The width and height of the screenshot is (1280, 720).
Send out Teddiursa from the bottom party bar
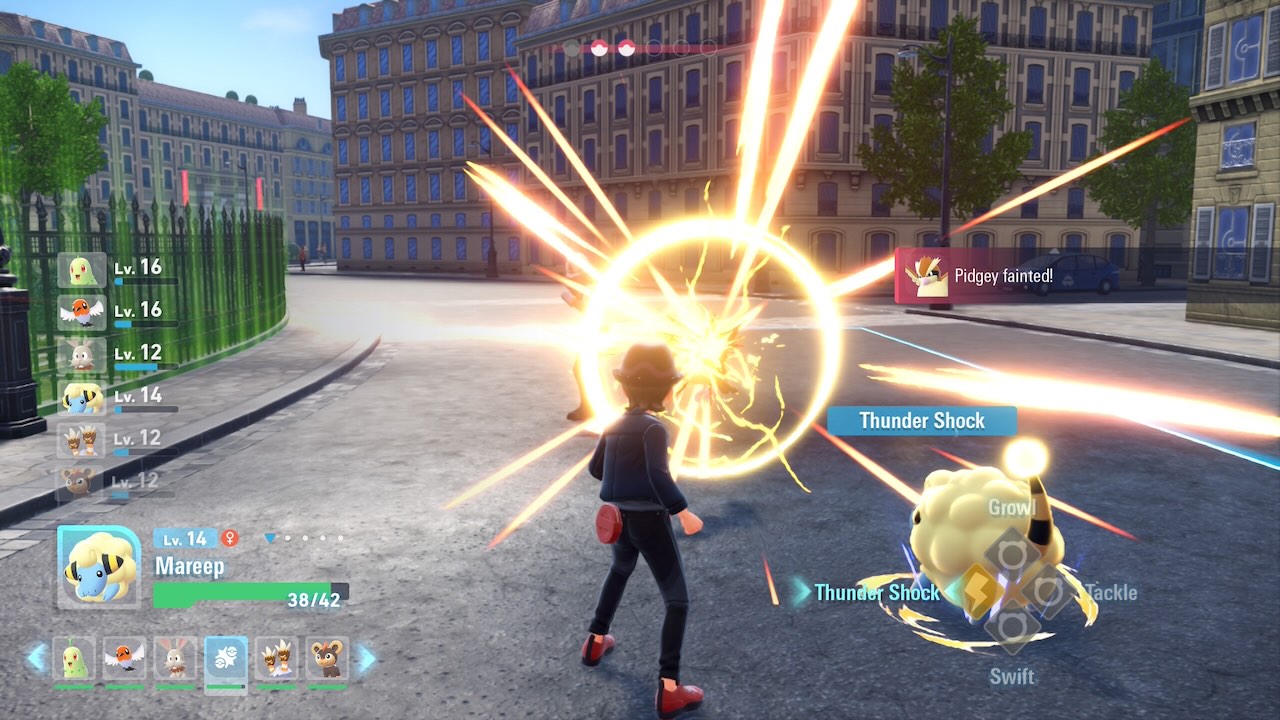point(327,658)
